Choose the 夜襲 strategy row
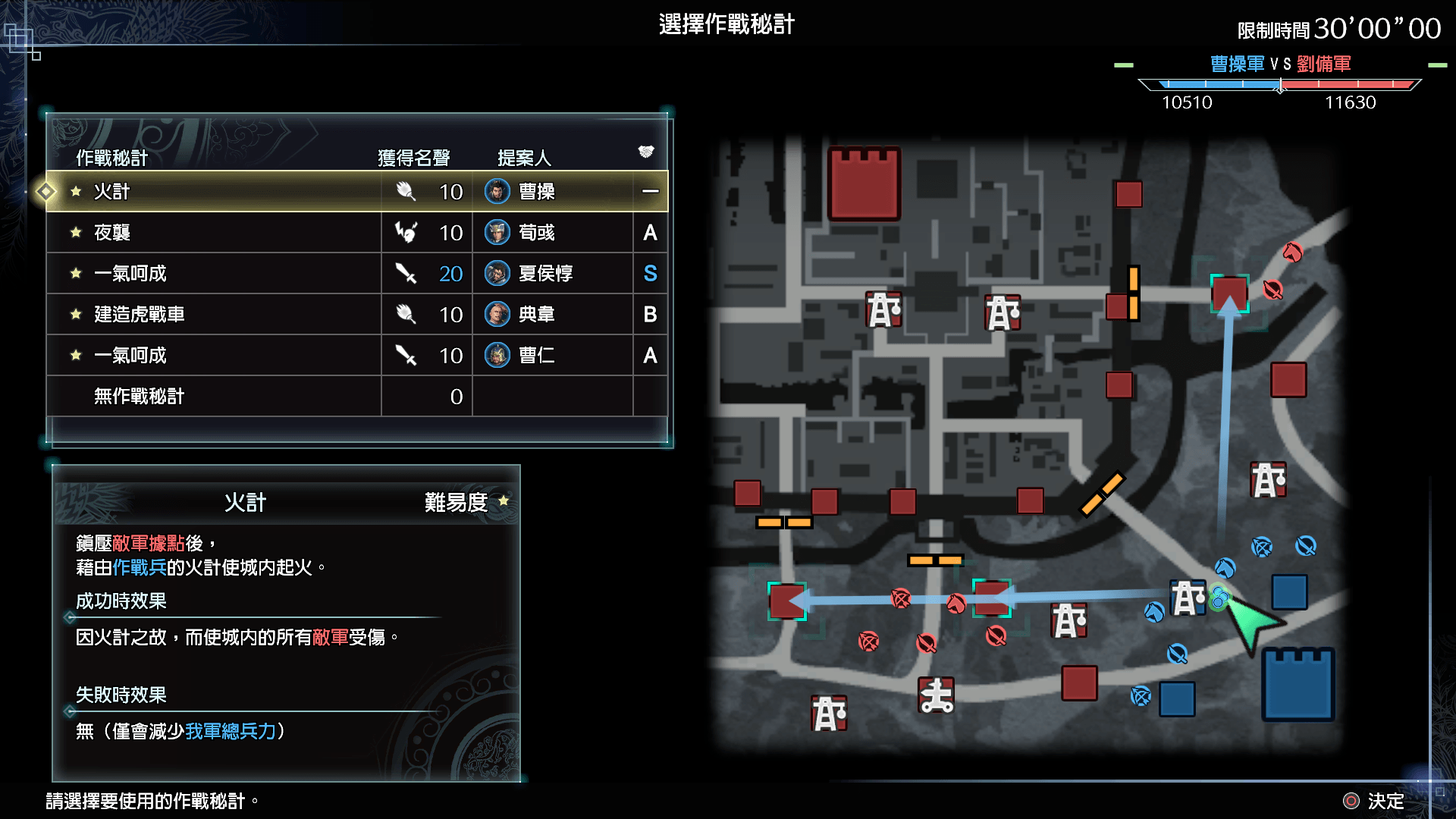Image resolution: width=1456 pixels, height=819 pixels. [x=356, y=233]
